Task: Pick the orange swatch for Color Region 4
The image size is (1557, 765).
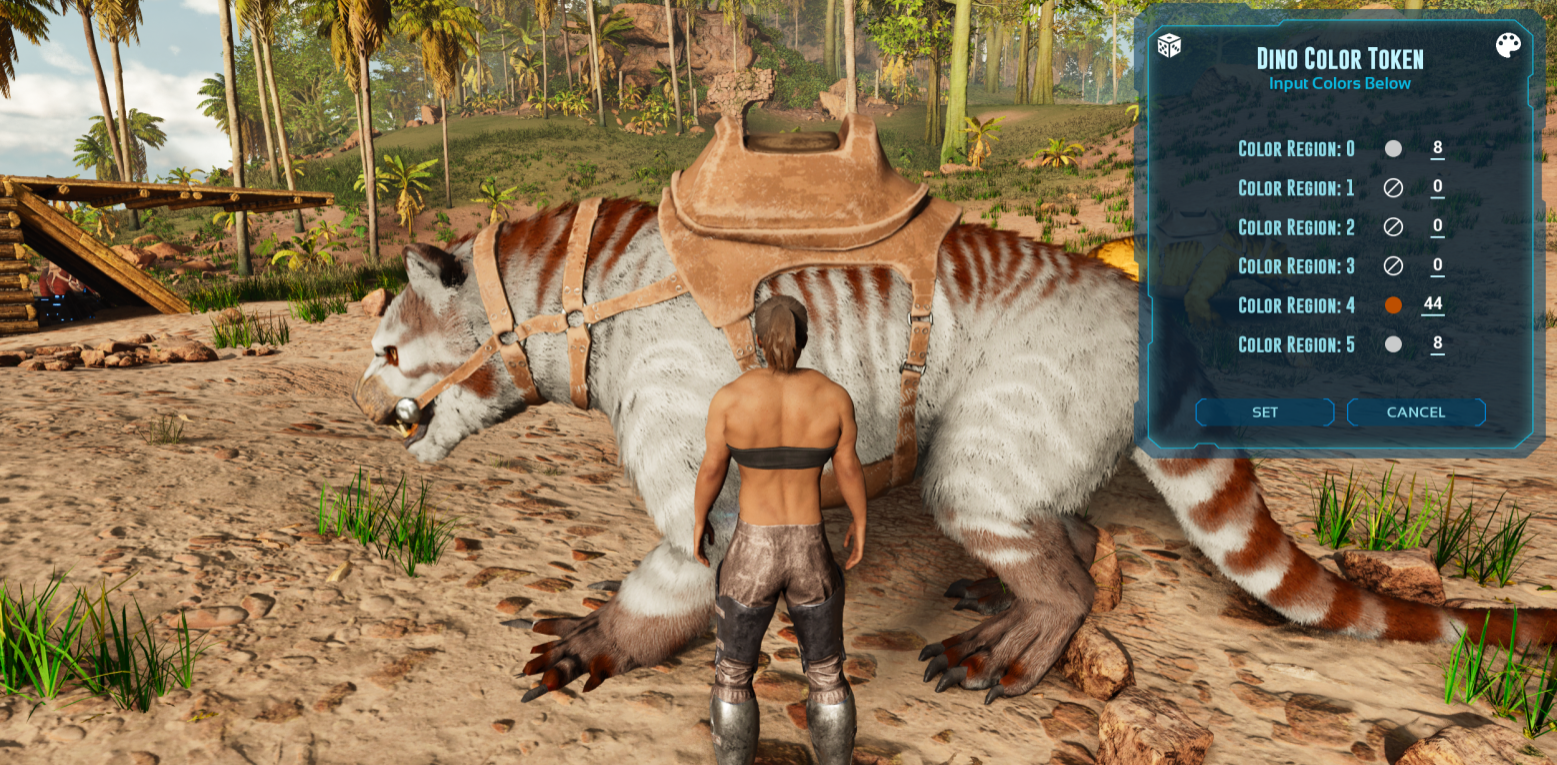Action: click(x=1393, y=305)
